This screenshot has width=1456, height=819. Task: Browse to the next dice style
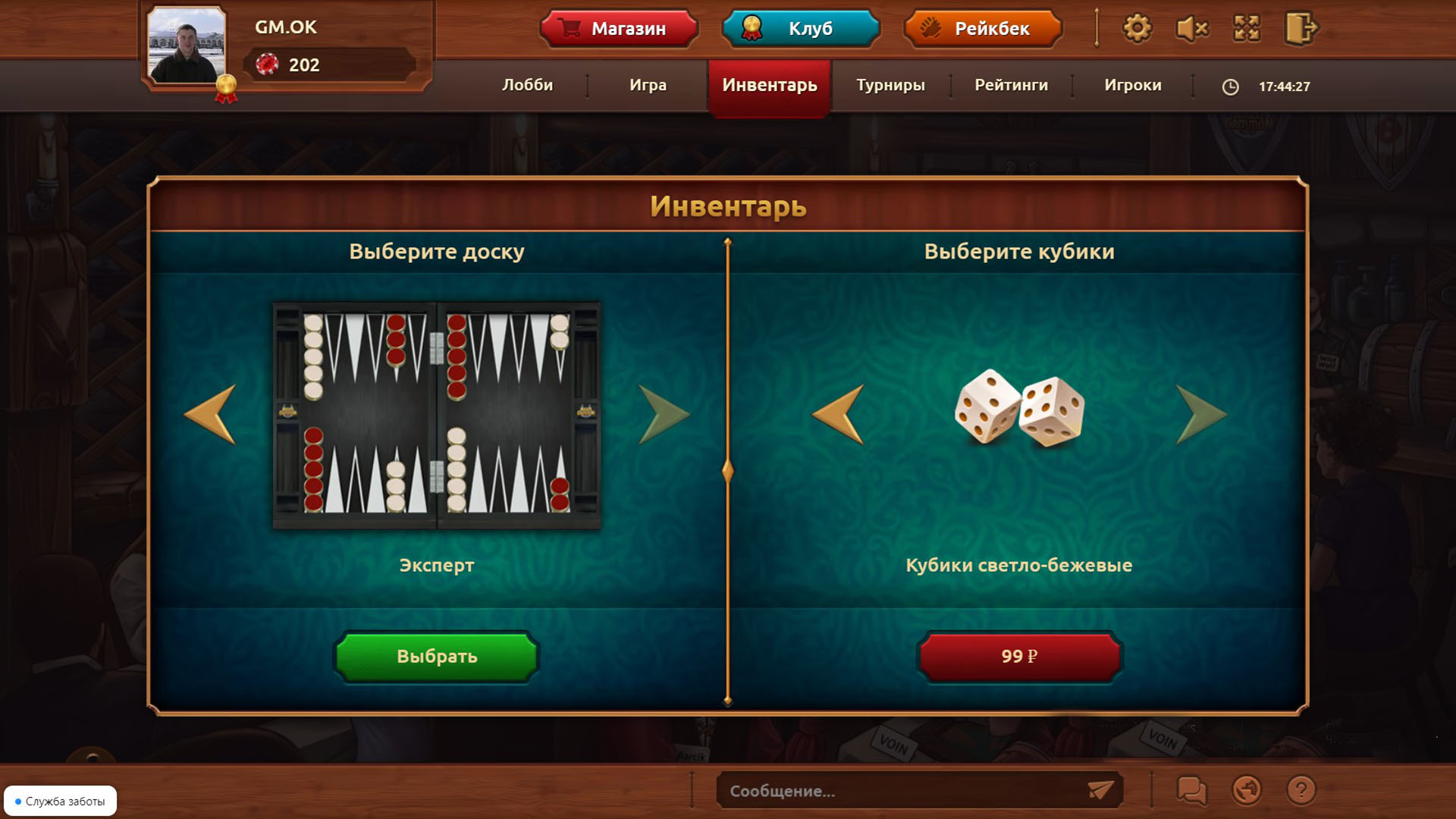point(1200,416)
